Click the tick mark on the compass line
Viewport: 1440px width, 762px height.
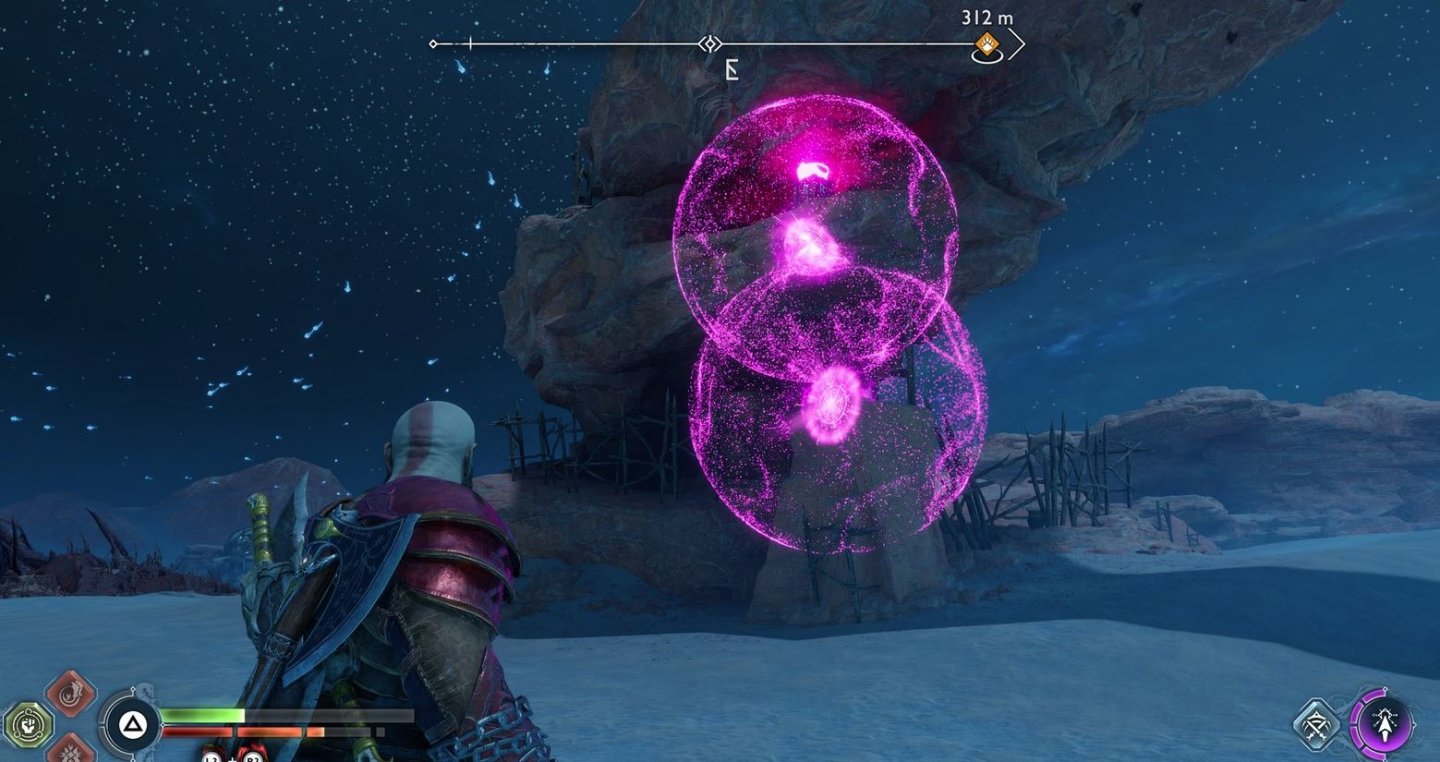pos(468,43)
